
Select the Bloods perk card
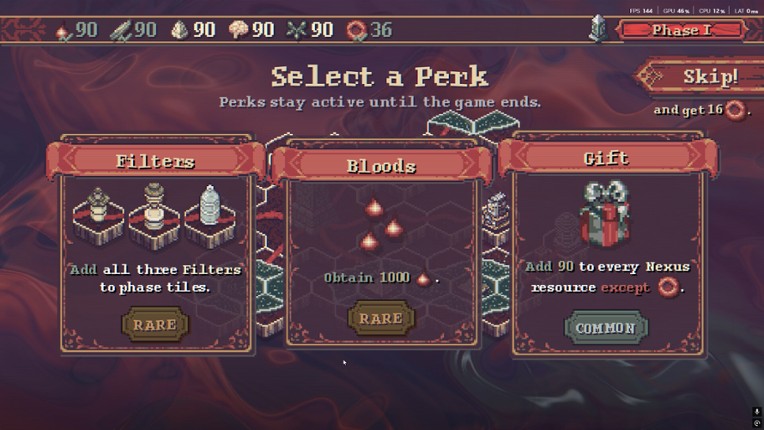click(381, 250)
